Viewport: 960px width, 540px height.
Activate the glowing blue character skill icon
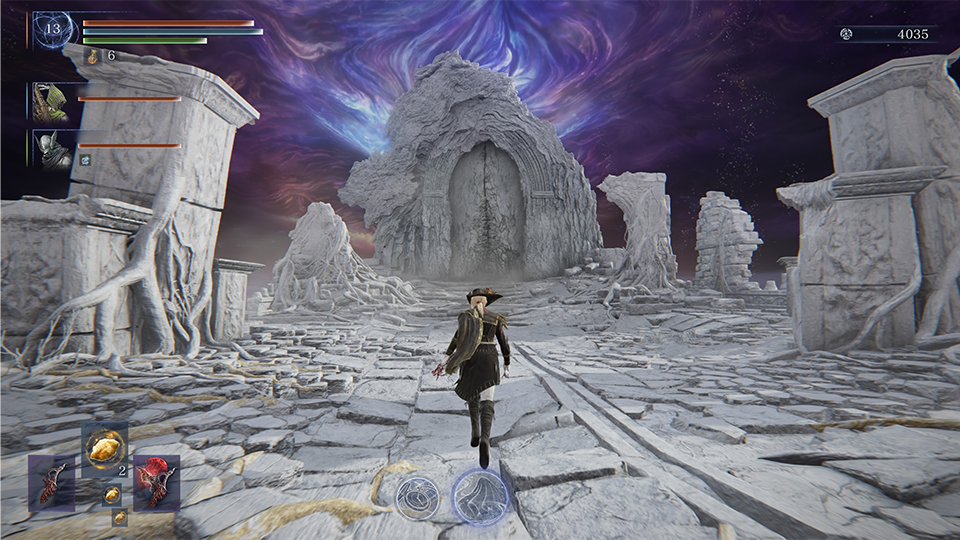[x=480, y=495]
